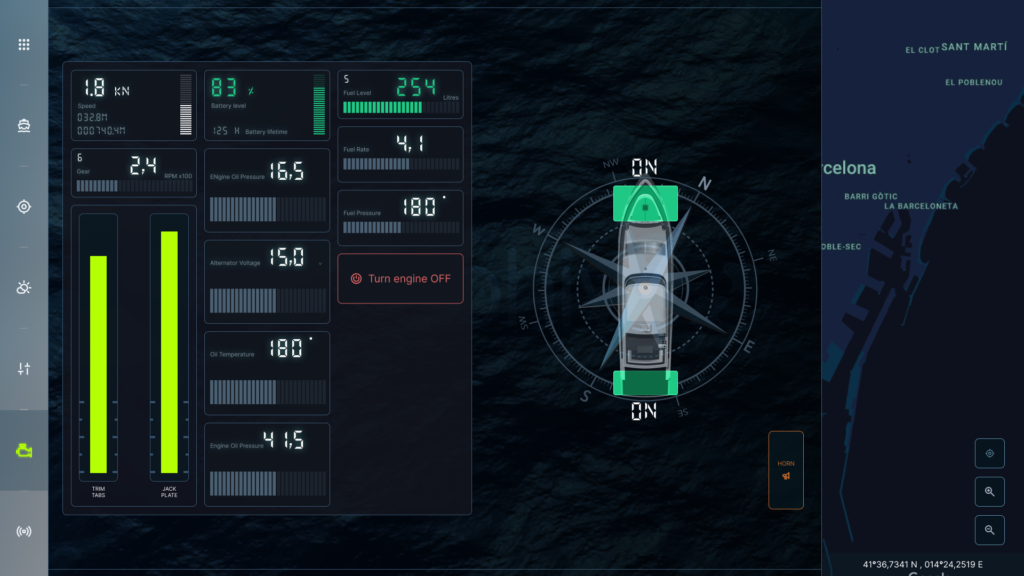Screen dimensions: 1024x576
Task: Select the green engine sidebar tab
Action: [24, 451]
